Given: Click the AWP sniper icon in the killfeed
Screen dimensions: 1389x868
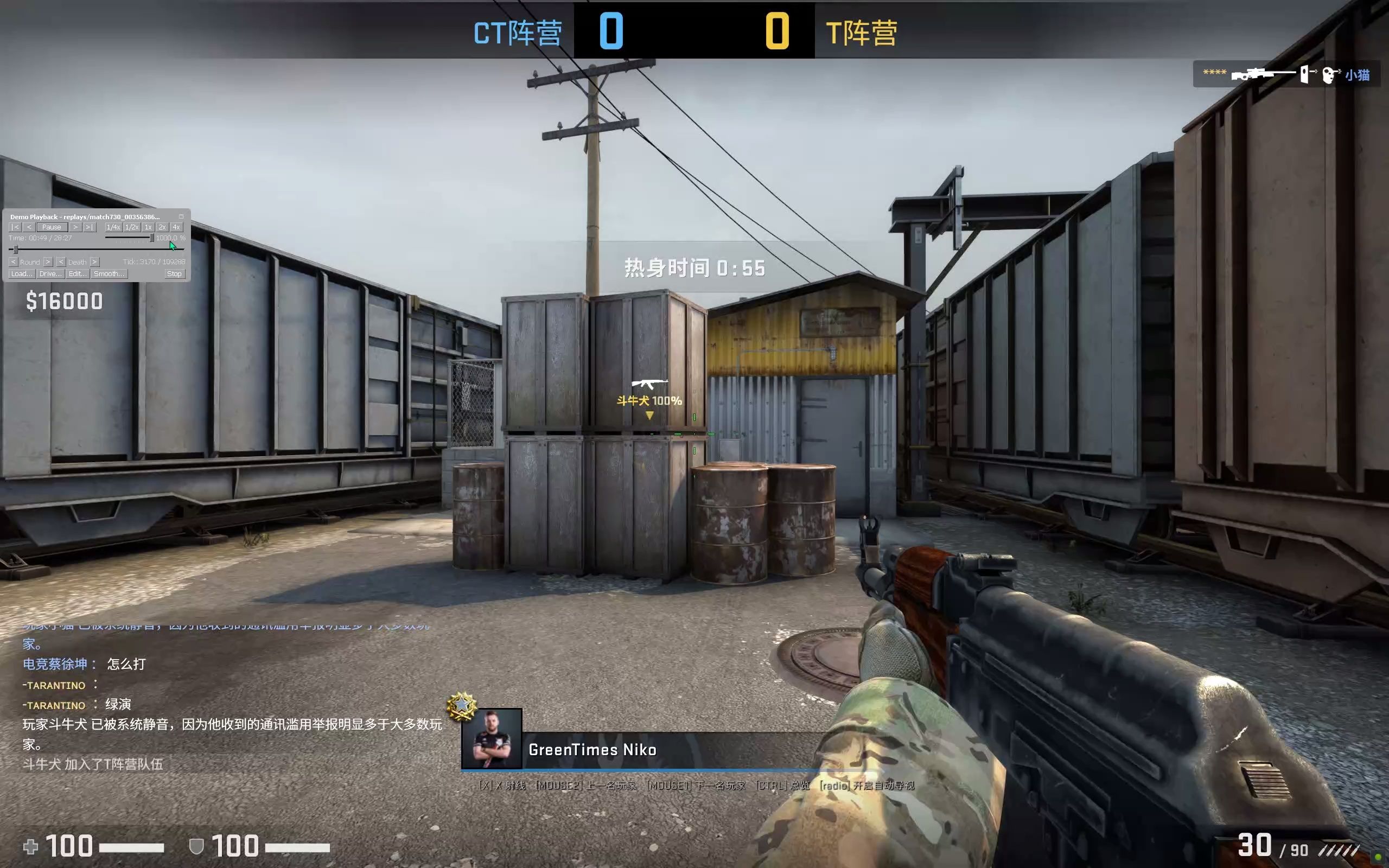Looking at the screenshot, I should pyautogui.click(x=1263, y=75).
